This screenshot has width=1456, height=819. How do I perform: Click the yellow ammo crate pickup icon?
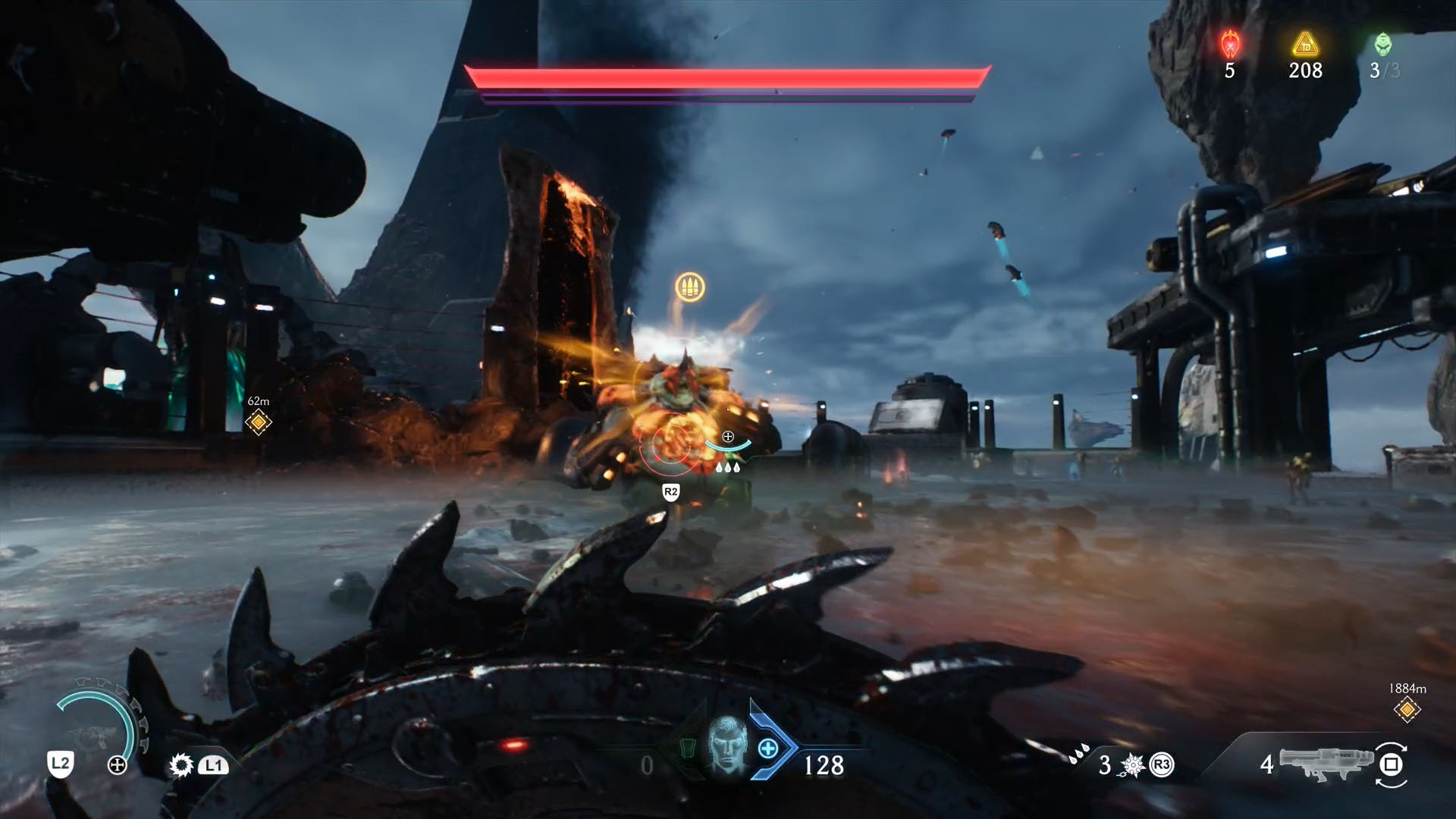[692, 286]
